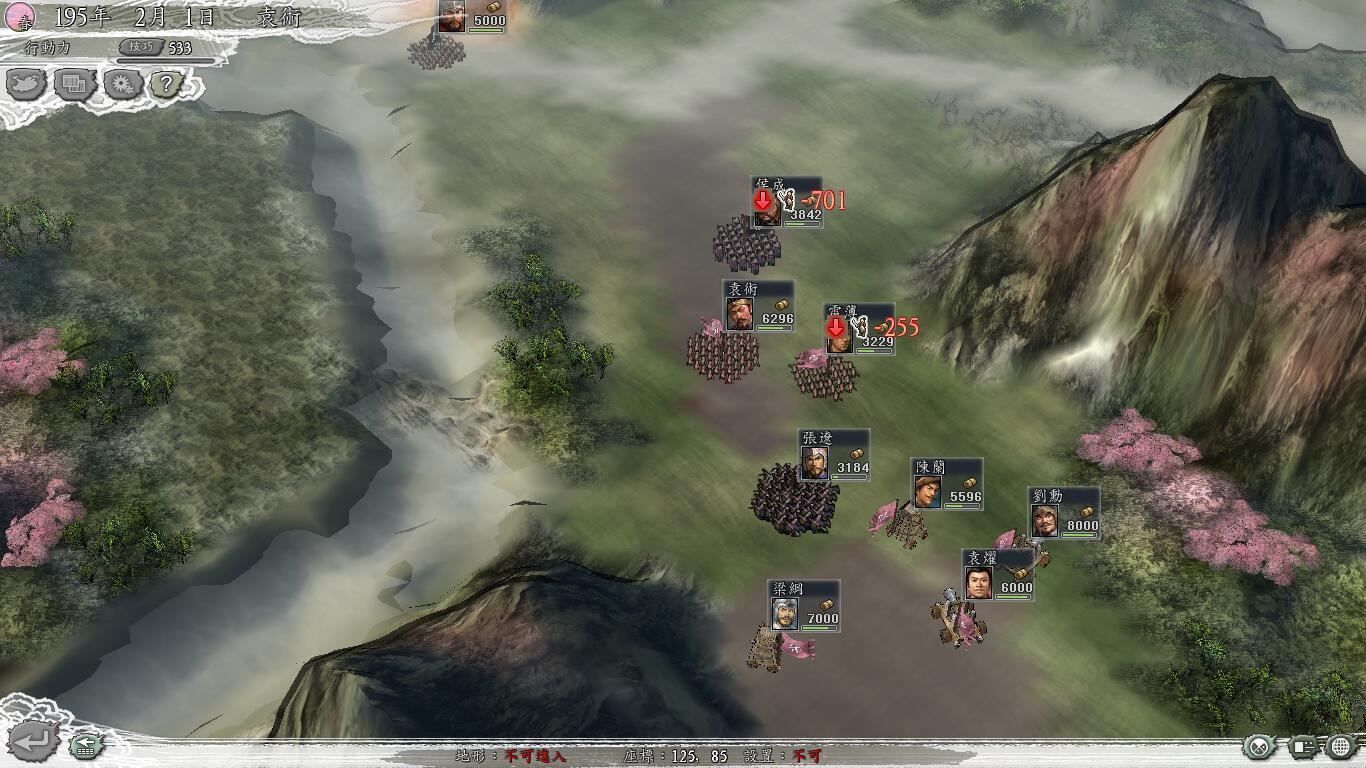Click the globe icon at the far bottom right
This screenshot has width=1366, height=768.
tap(1341, 746)
